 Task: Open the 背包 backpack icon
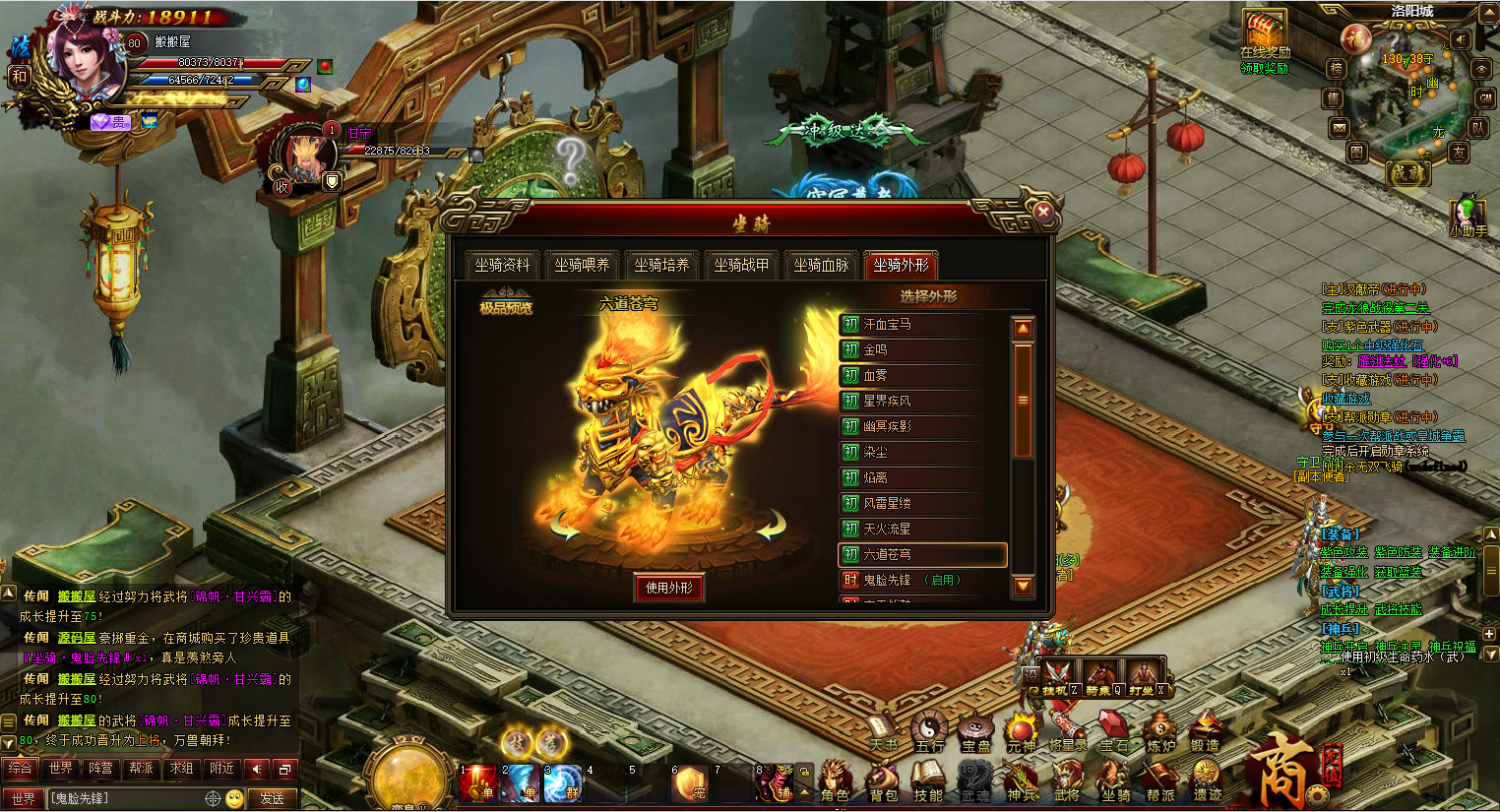click(x=883, y=782)
